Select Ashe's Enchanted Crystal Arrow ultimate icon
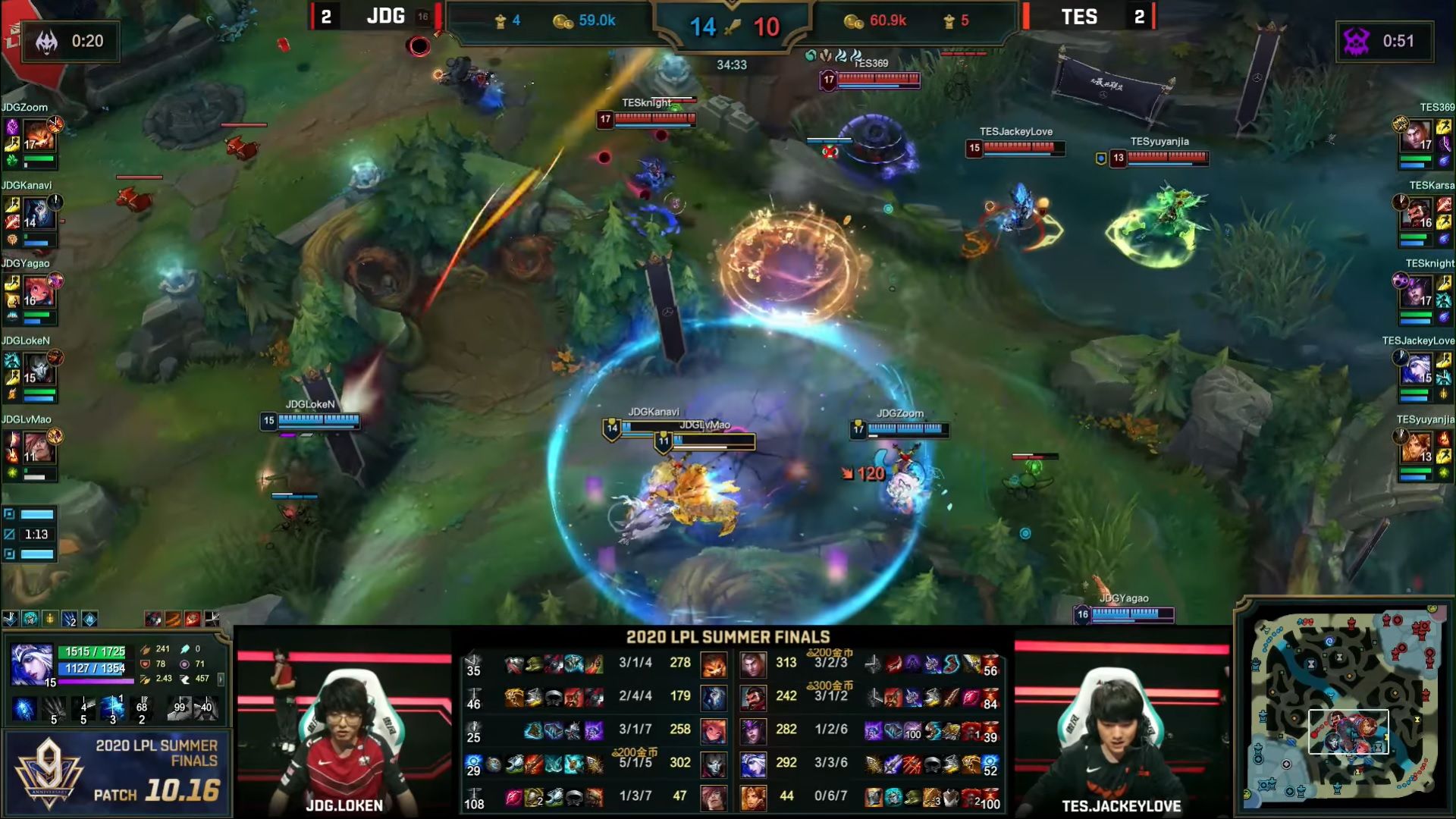The image size is (1456, 819). [x=112, y=708]
